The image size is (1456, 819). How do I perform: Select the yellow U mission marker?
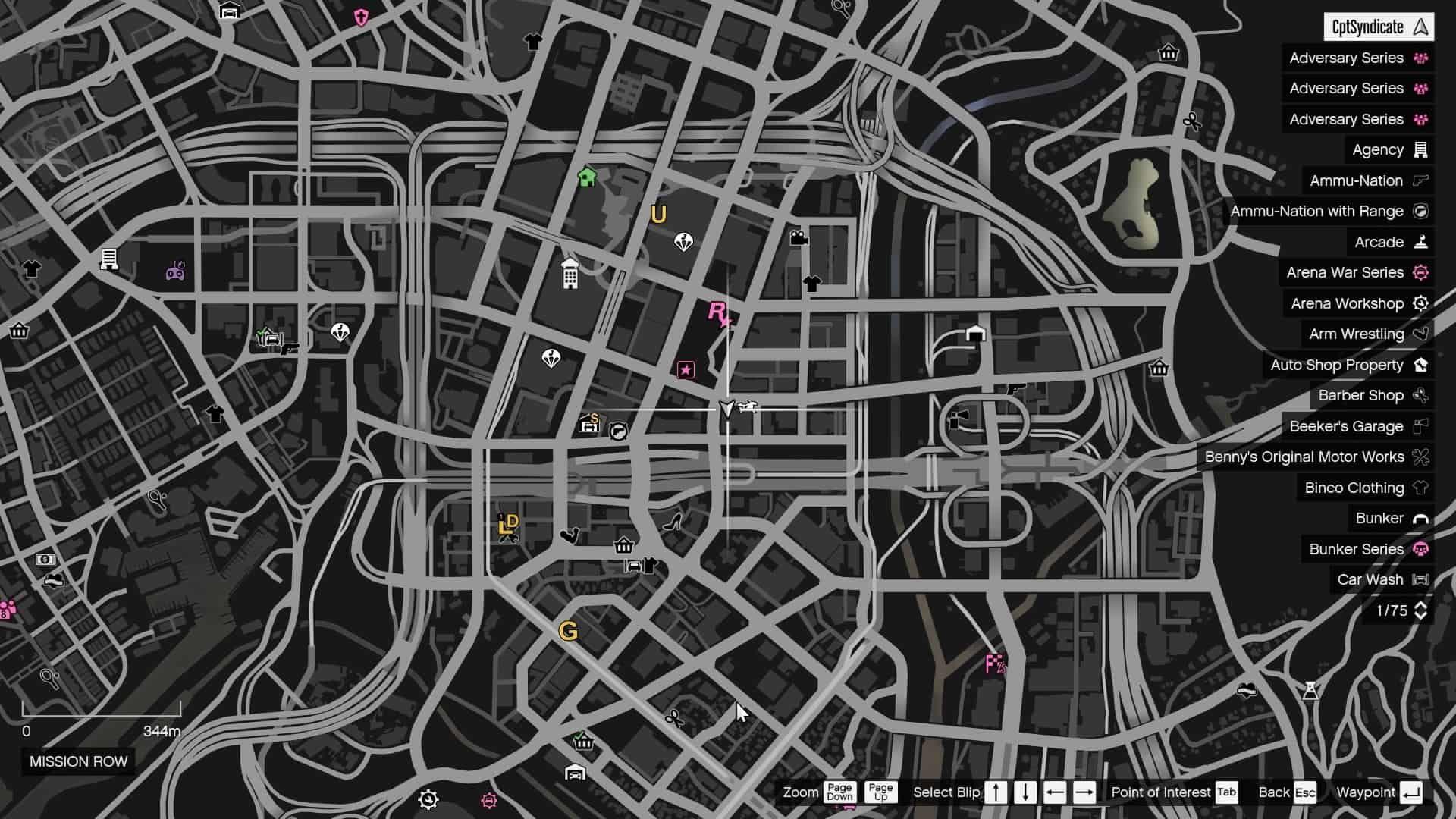pyautogui.click(x=657, y=214)
